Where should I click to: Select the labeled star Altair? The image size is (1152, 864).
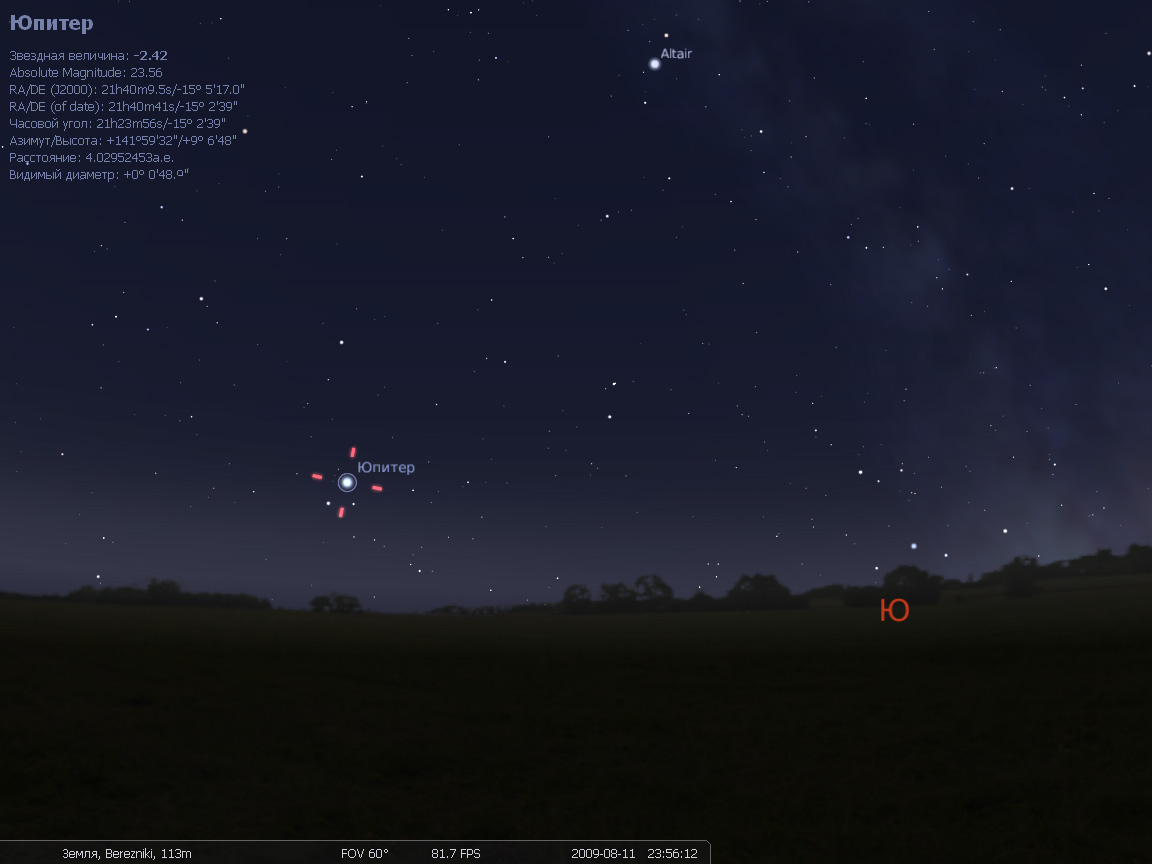tap(655, 64)
